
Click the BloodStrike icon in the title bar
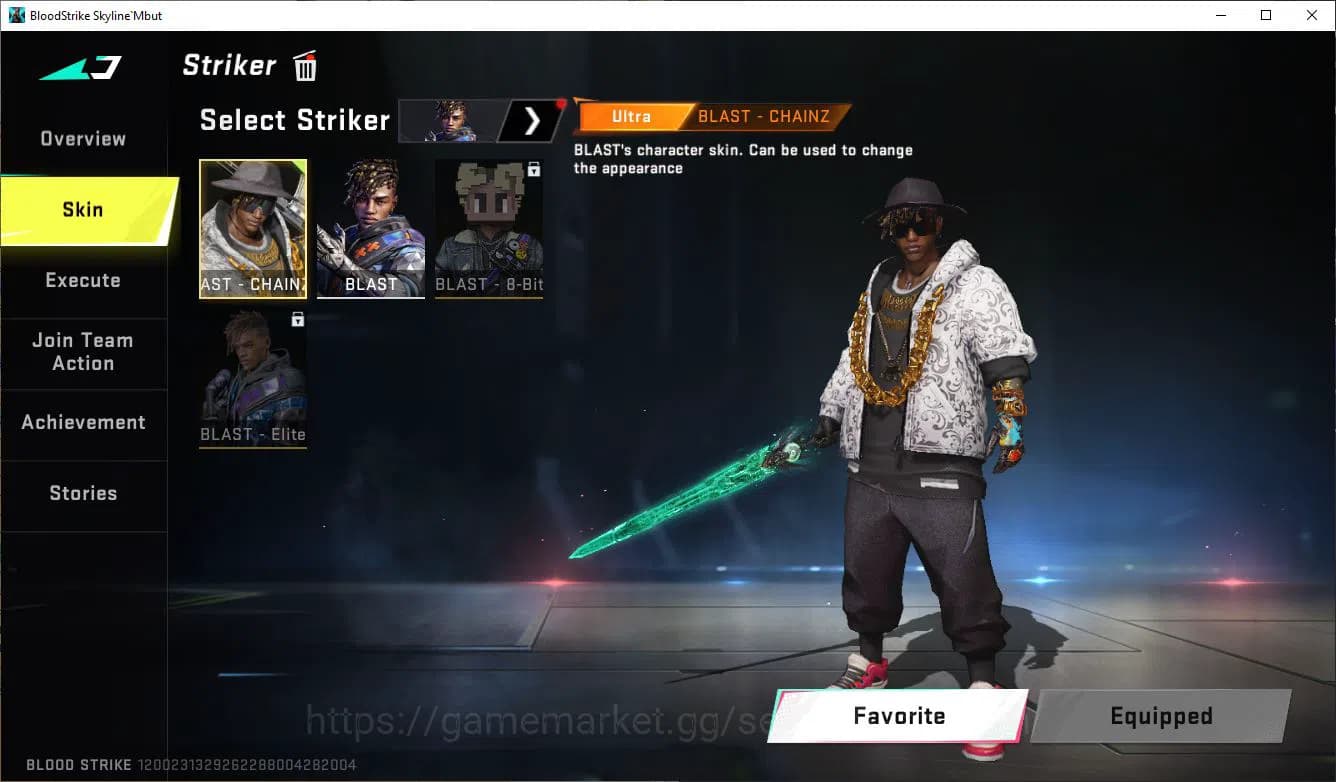point(14,15)
